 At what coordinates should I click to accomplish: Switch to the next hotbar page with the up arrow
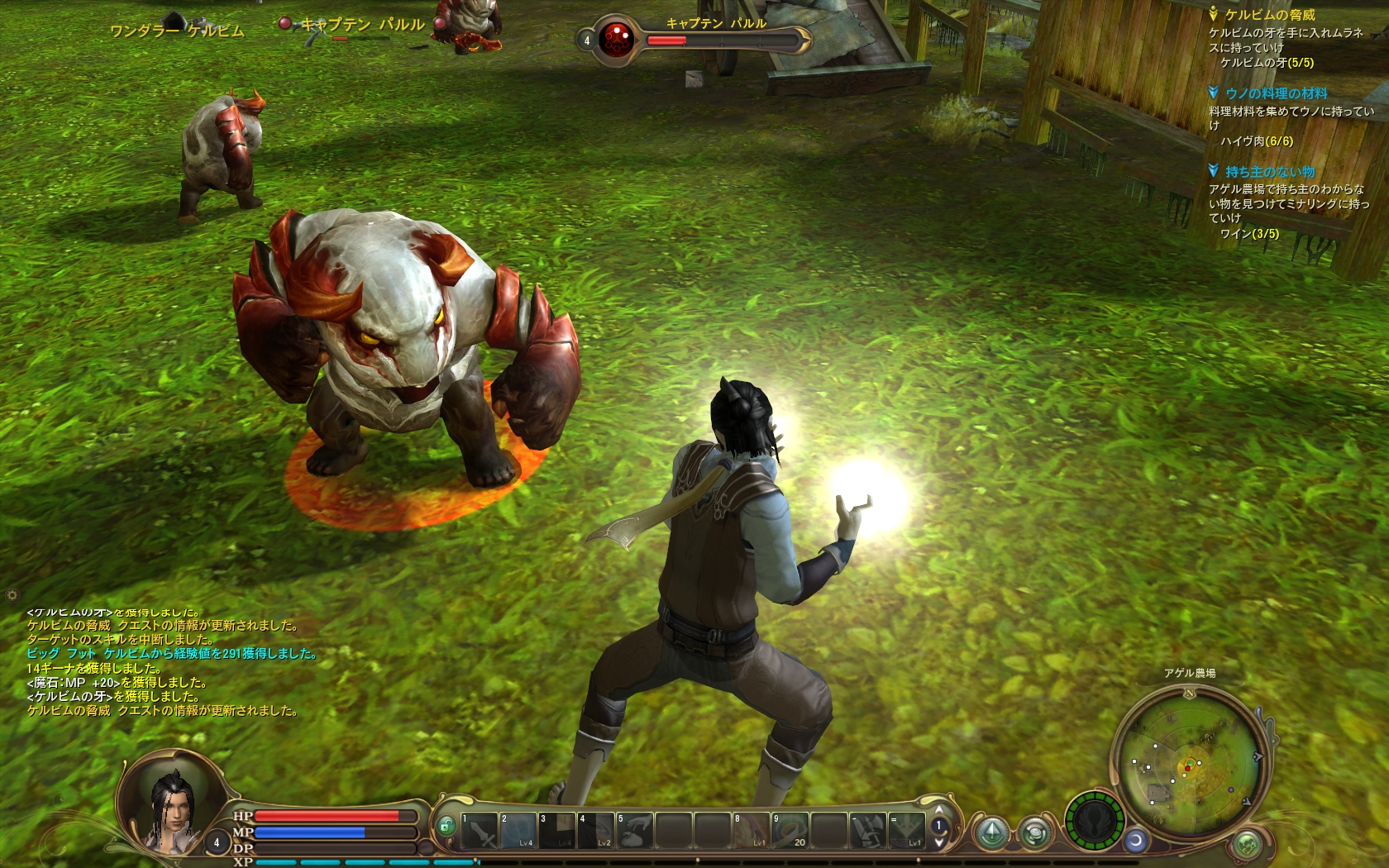pyautogui.click(x=938, y=811)
